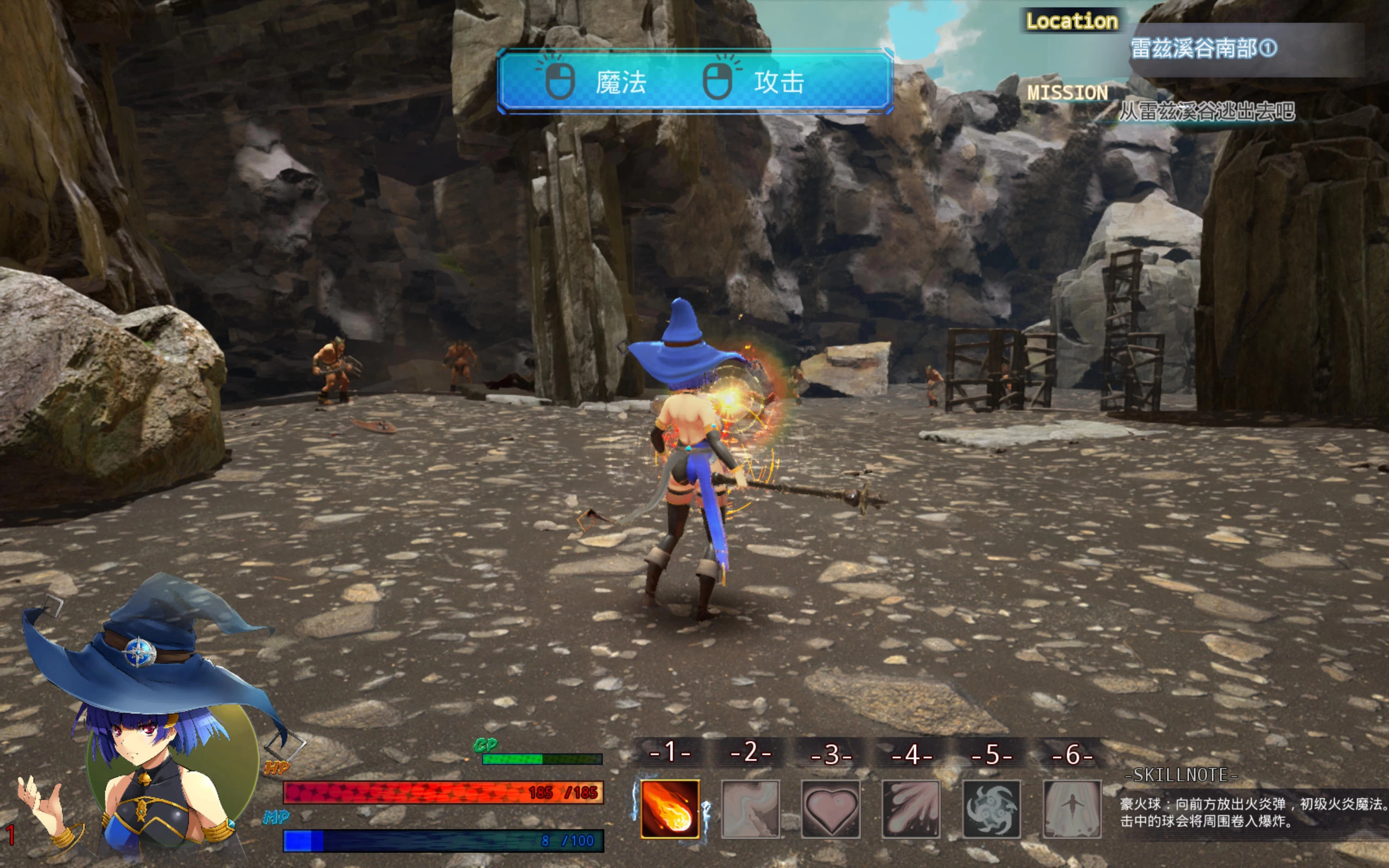1389x868 pixels.
Task: Choose the heart skill icon
Action: click(830, 809)
